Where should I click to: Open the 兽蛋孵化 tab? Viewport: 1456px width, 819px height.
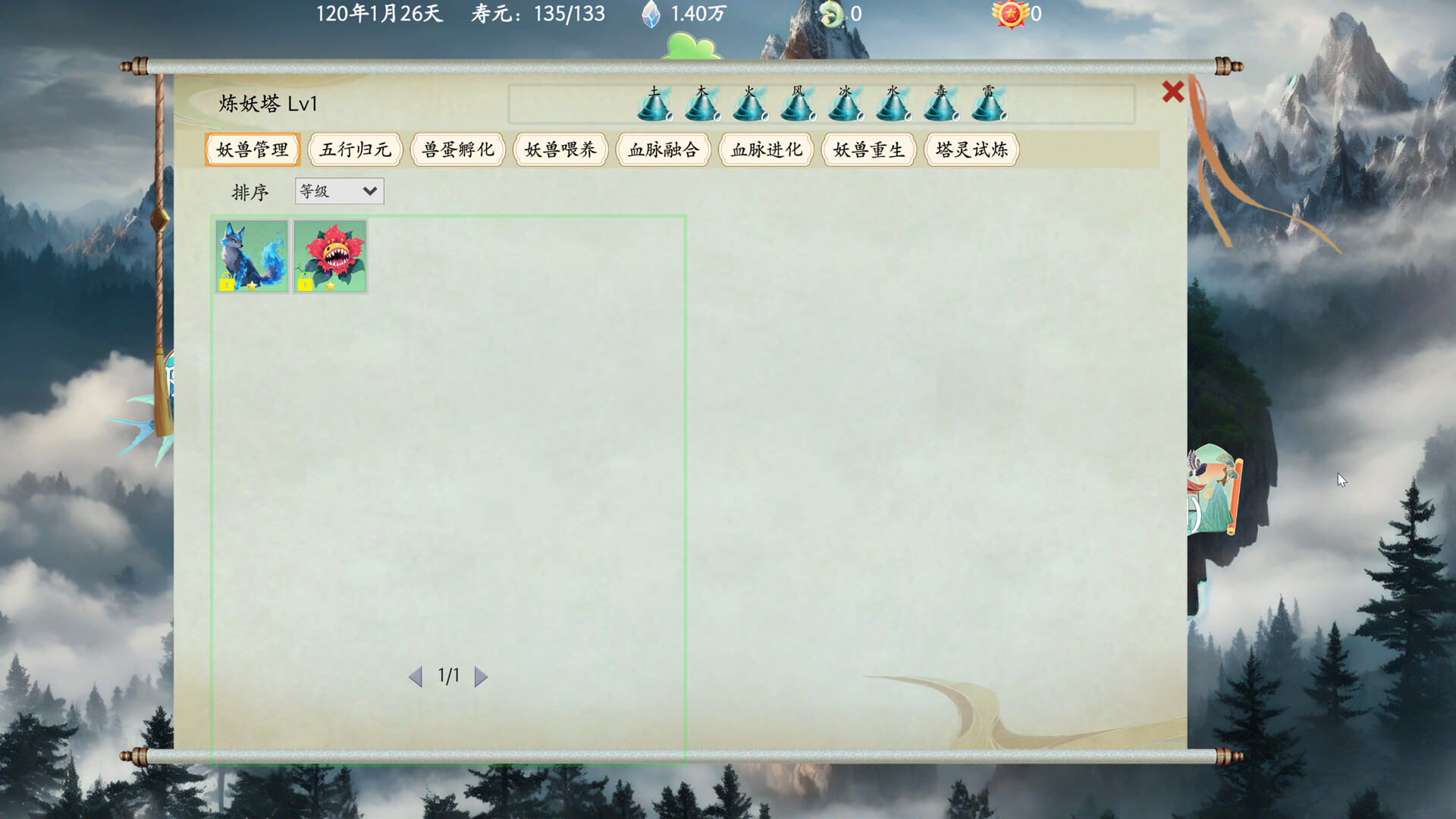(458, 149)
